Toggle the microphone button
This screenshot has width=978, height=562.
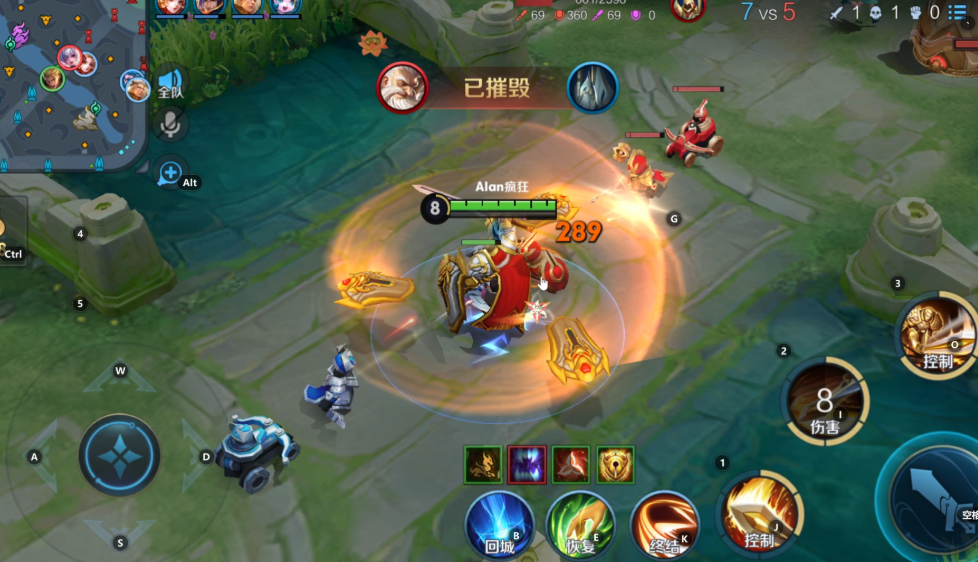point(171,124)
